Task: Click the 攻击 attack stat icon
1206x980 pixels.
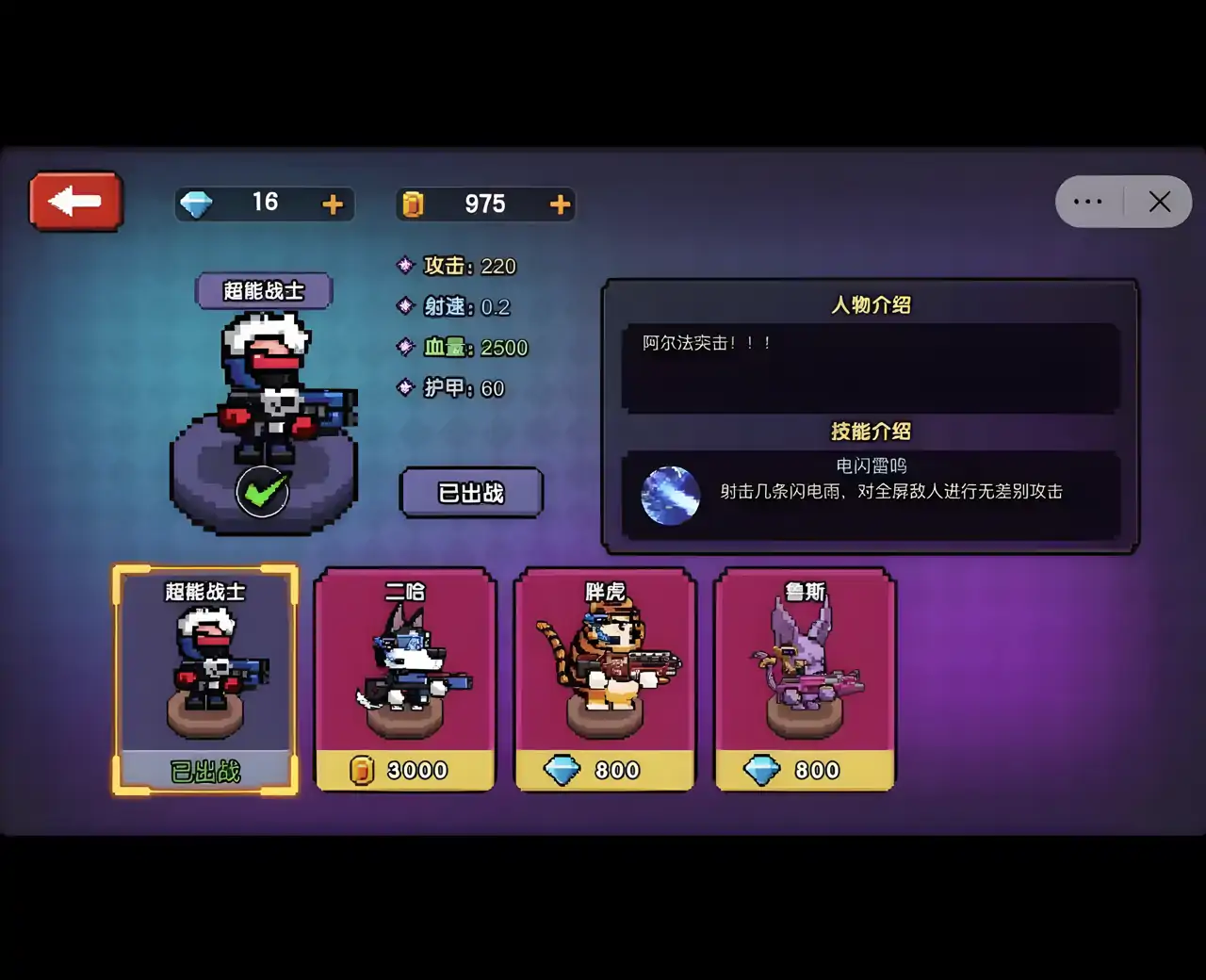Action: click(405, 267)
